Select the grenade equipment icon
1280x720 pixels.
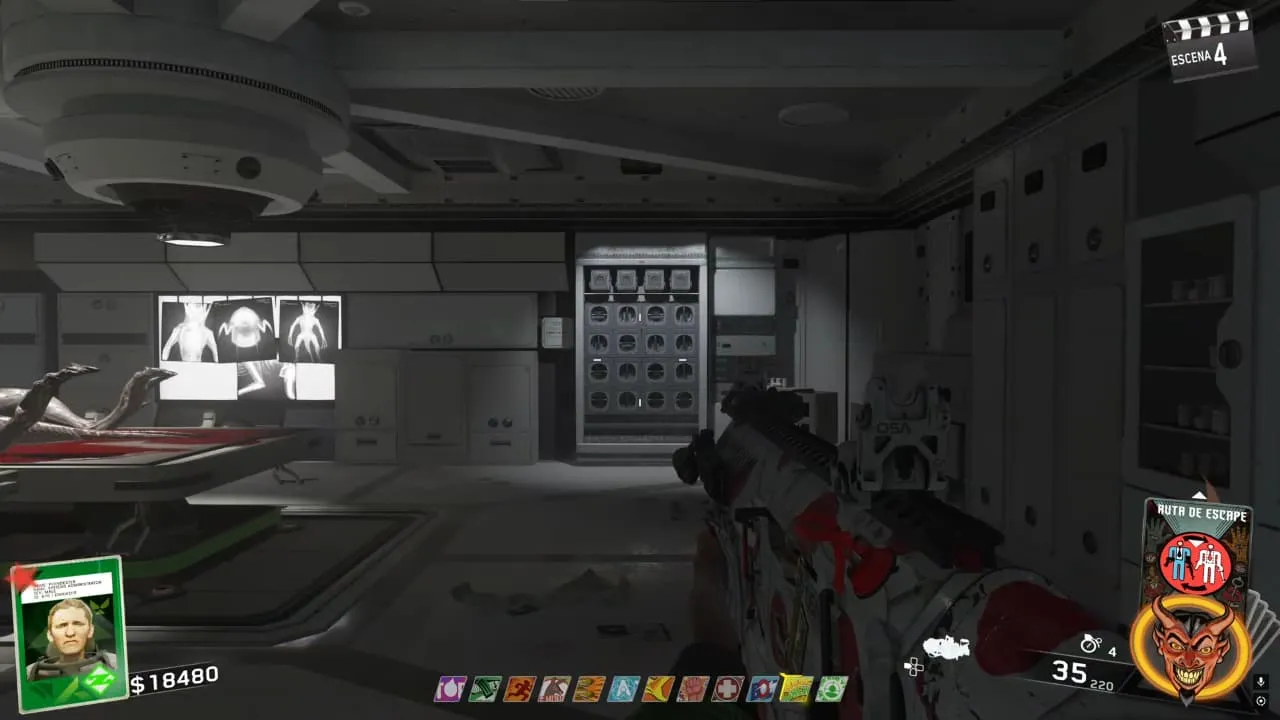(1091, 644)
